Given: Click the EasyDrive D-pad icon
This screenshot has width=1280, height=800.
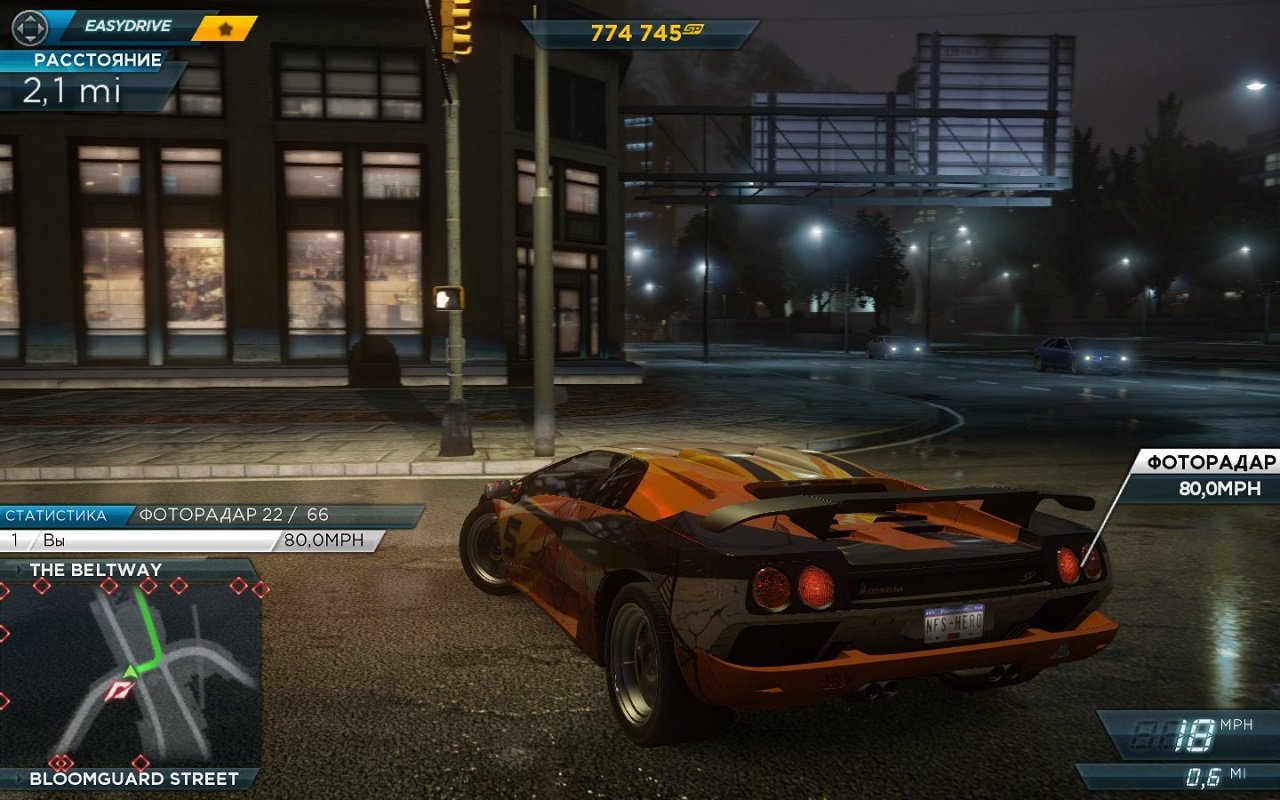Looking at the screenshot, I should coord(30,28).
